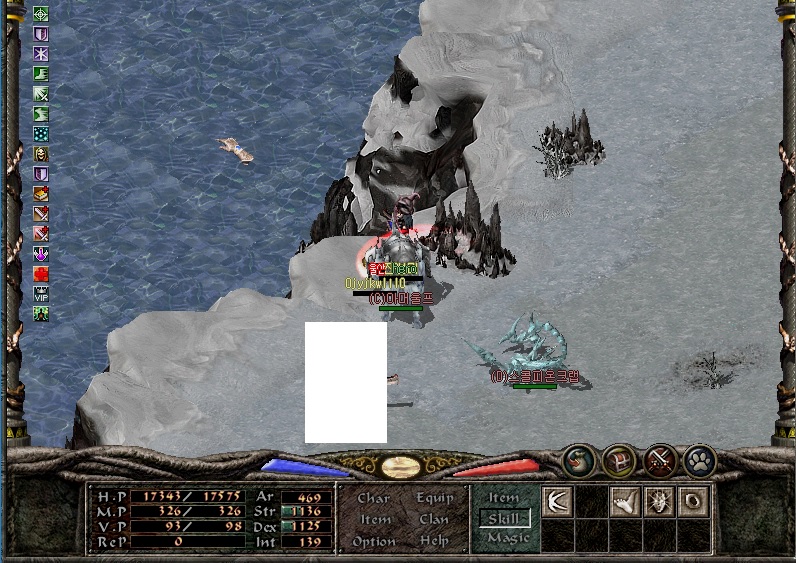Open the round treasure chest button

pyautogui.click(x=620, y=461)
